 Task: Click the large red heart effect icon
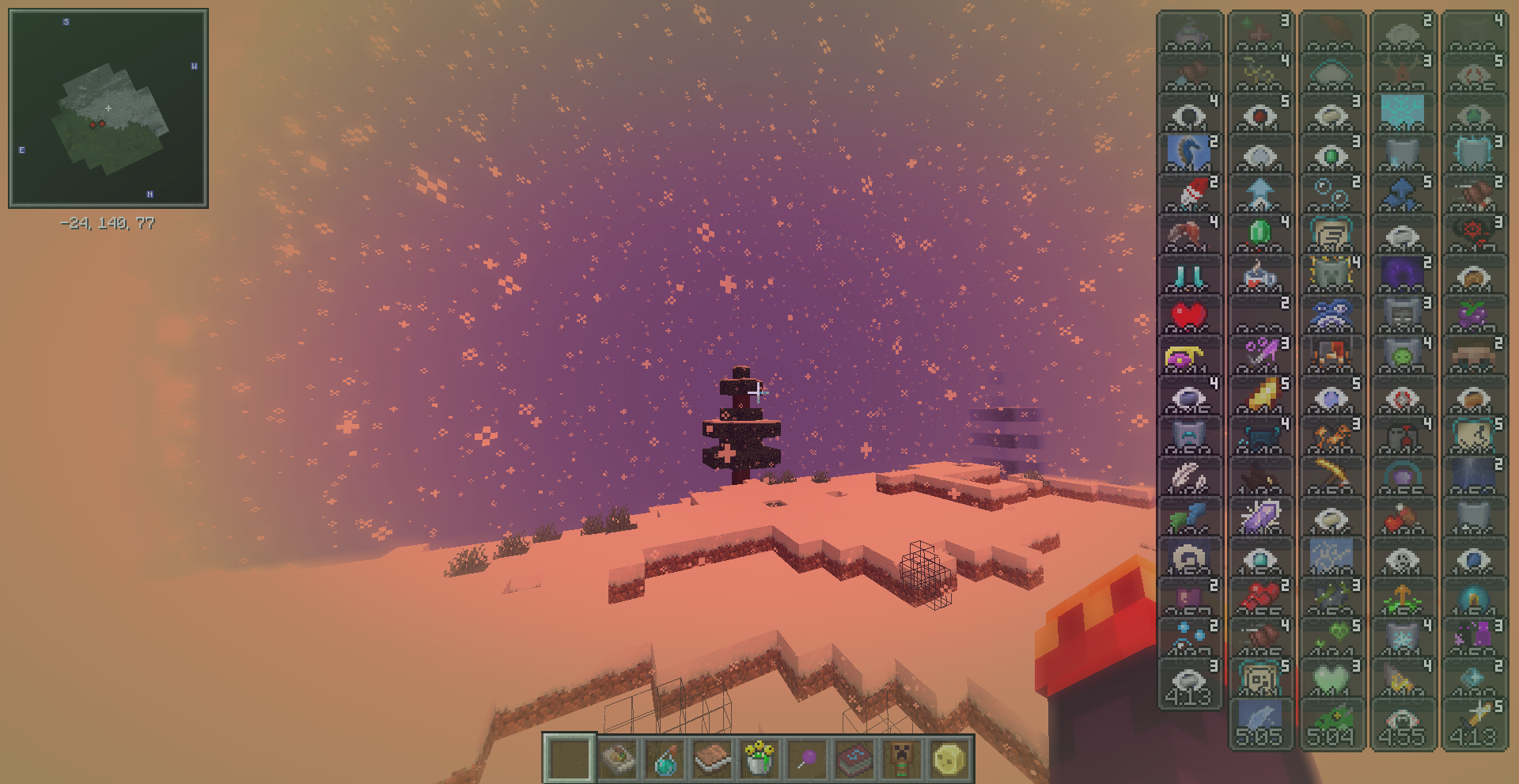pos(1188,315)
